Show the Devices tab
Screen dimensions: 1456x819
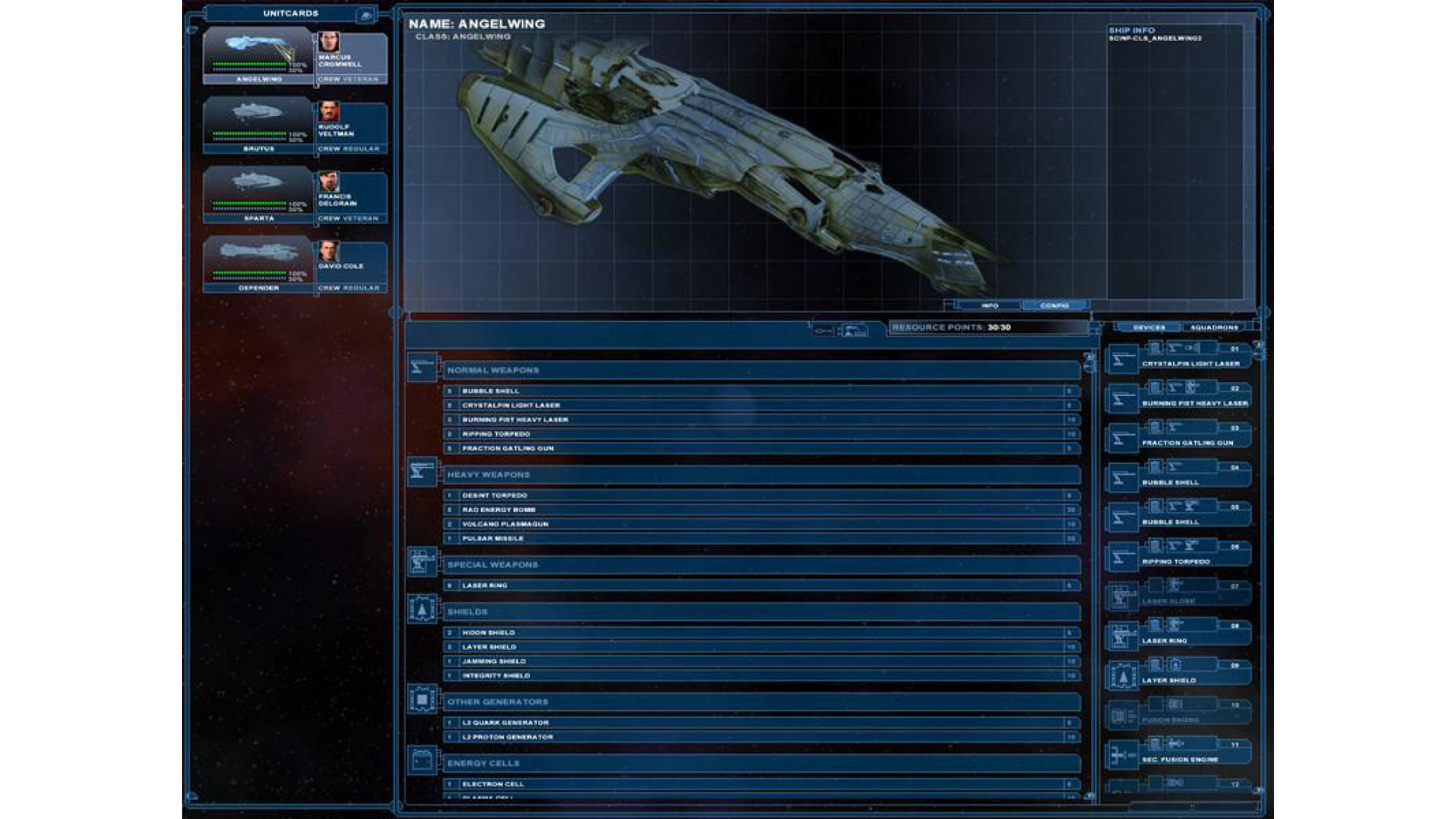(x=1149, y=328)
